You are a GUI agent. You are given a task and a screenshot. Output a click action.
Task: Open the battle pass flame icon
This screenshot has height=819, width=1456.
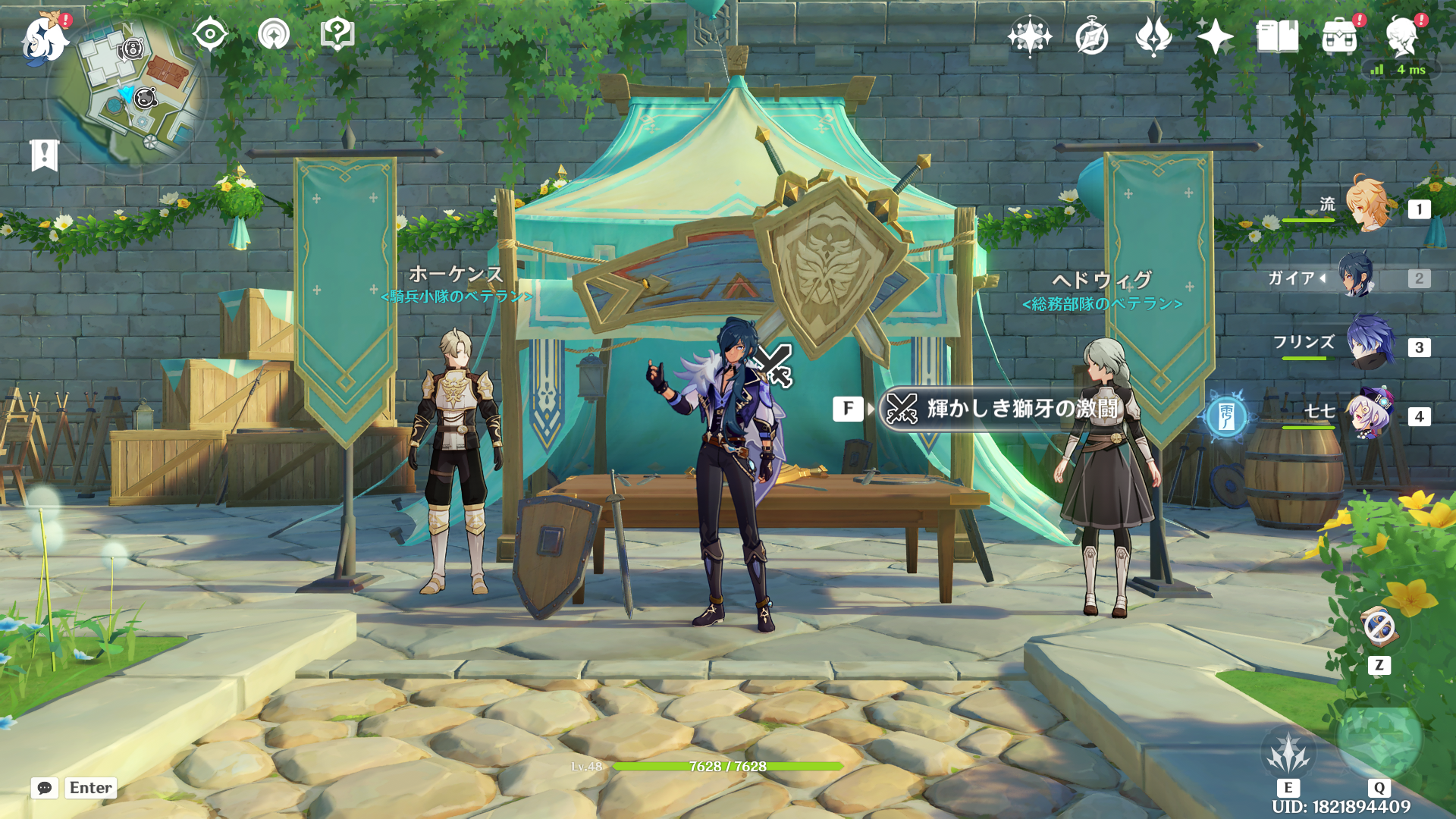tap(1153, 36)
